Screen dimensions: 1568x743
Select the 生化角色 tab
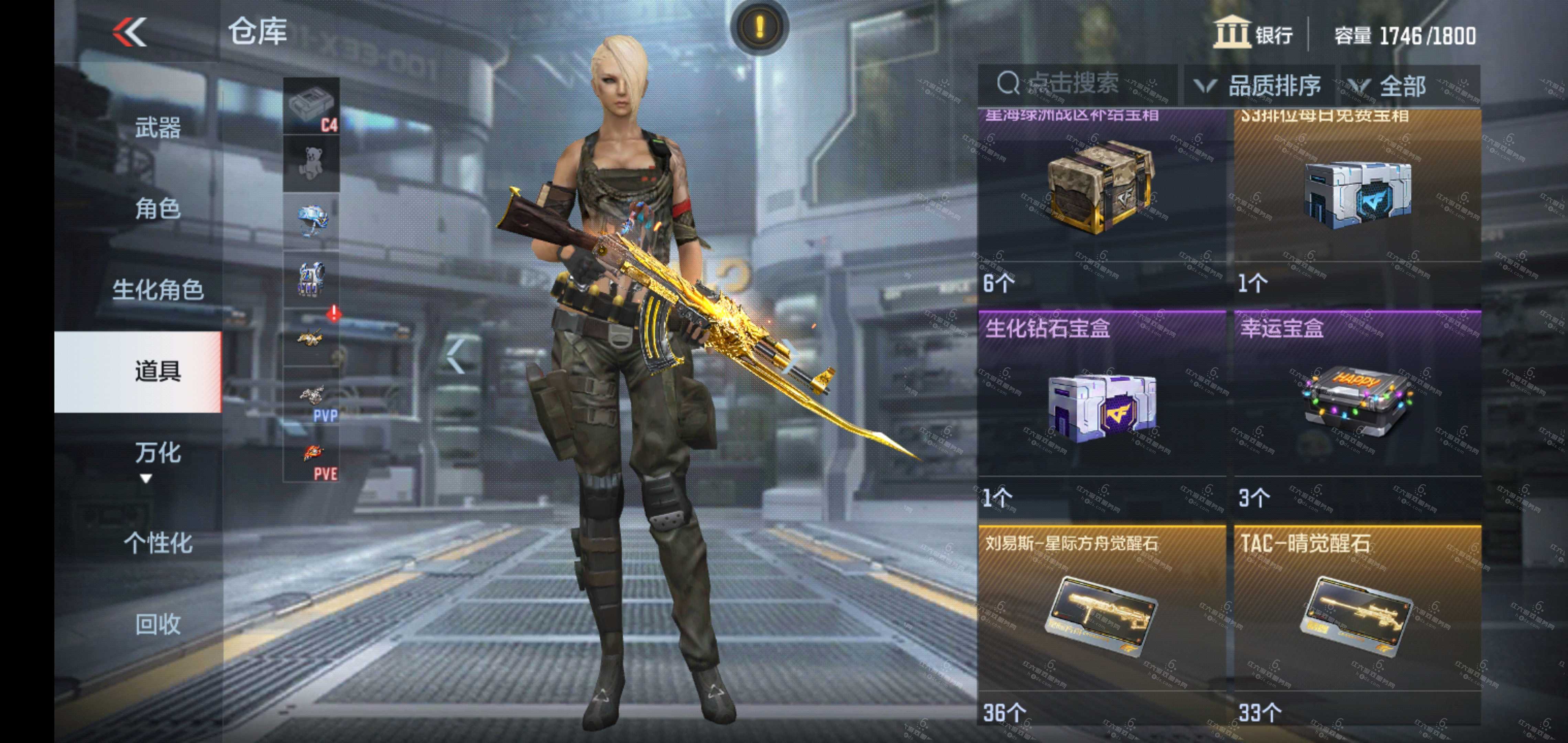click(x=157, y=290)
